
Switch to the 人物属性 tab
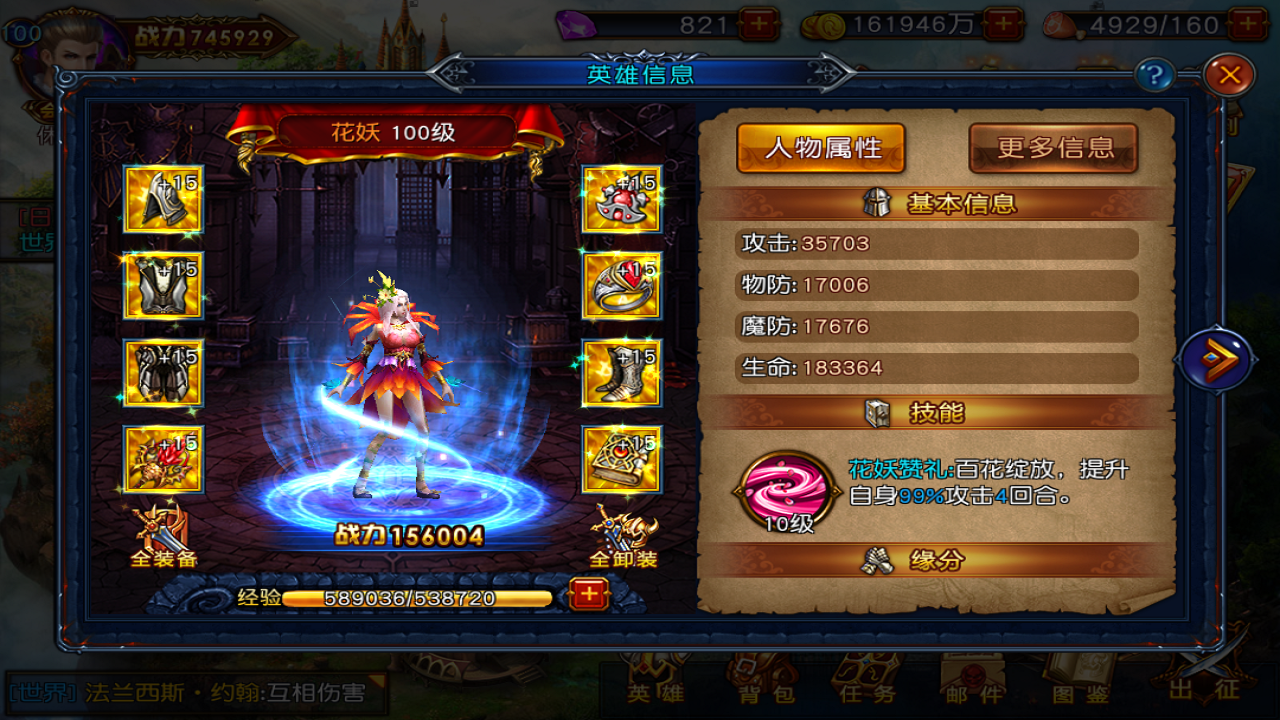(x=820, y=147)
